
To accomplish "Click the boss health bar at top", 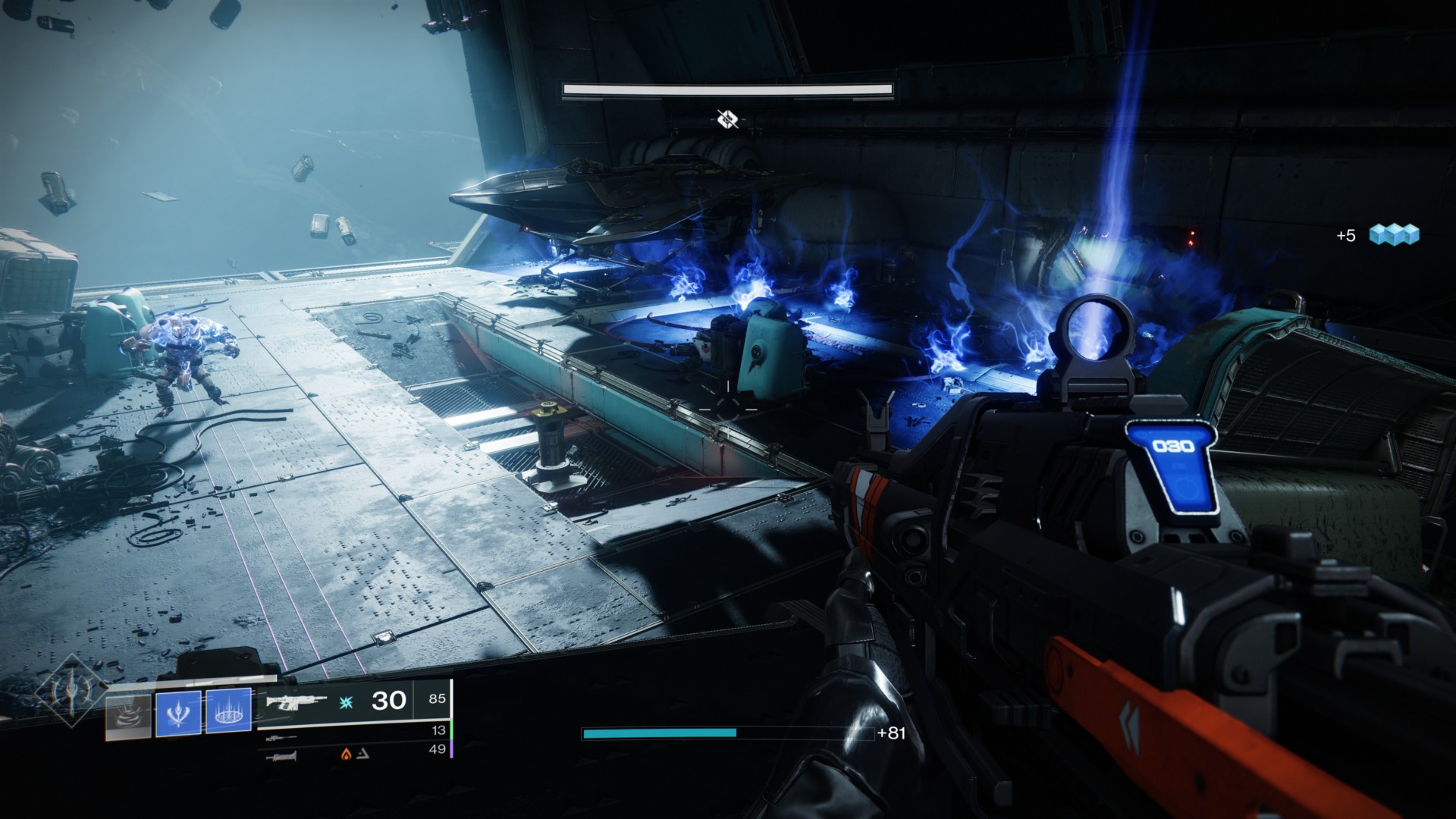I will tap(728, 89).
